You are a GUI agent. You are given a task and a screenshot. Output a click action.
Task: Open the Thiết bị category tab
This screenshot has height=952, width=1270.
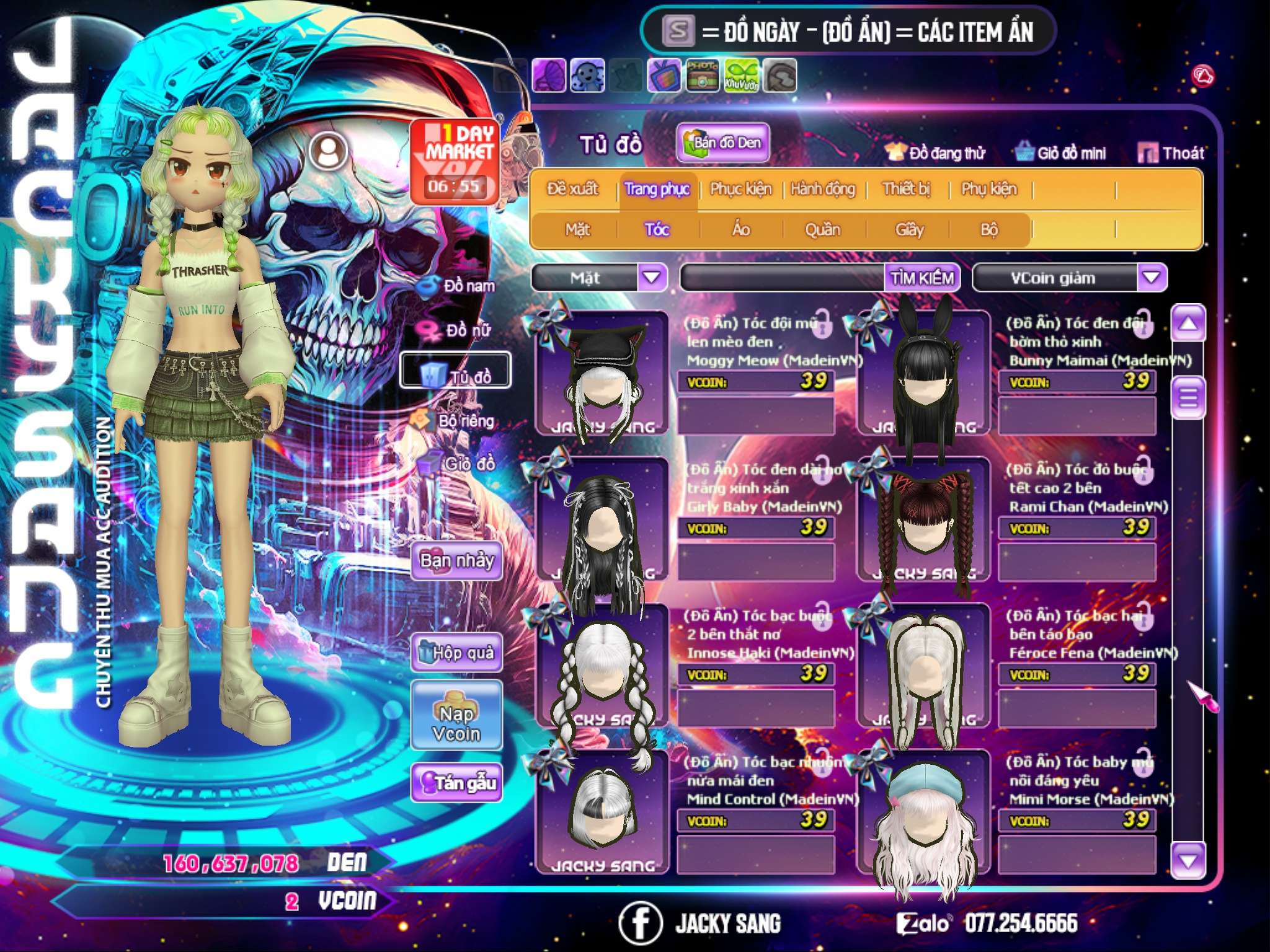pyautogui.click(x=906, y=189)
